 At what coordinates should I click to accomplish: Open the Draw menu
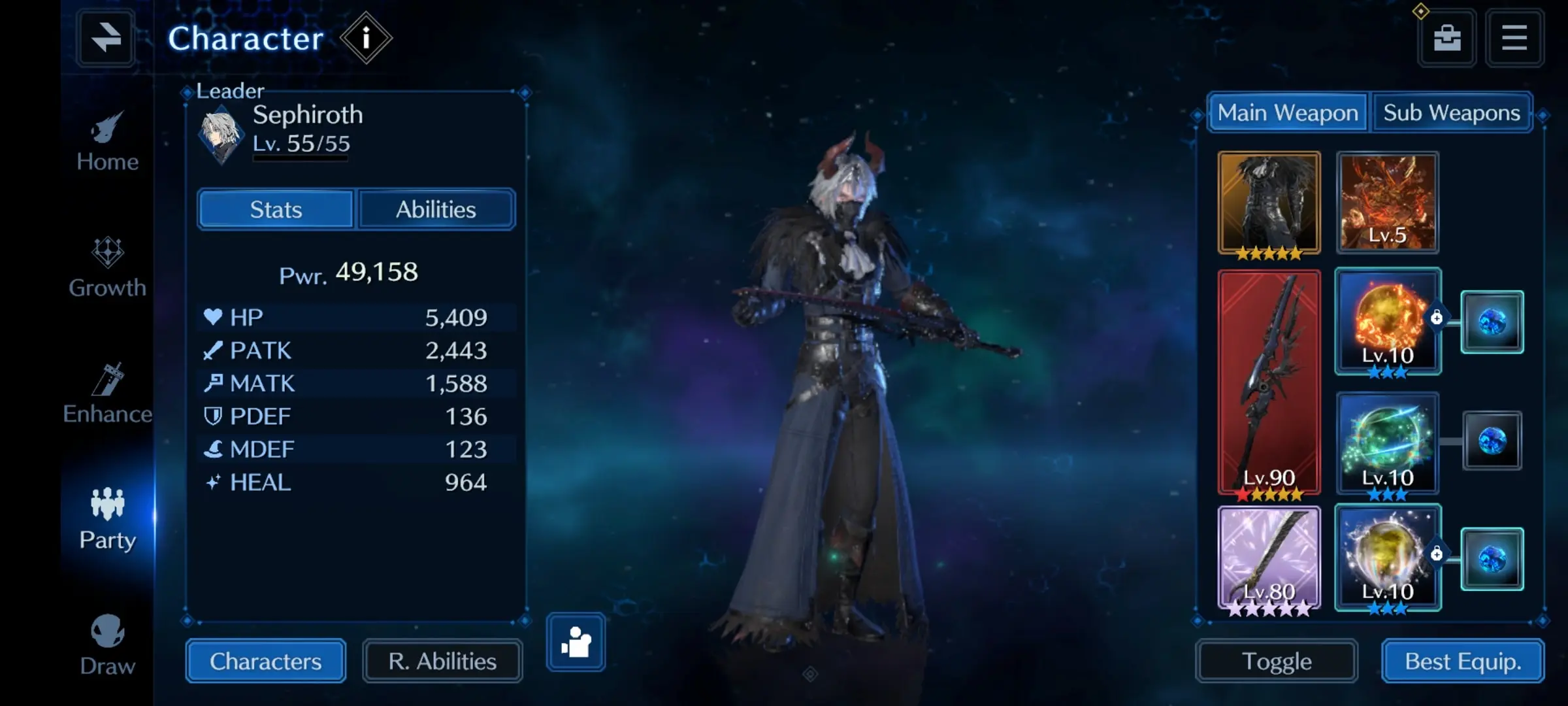coord(107,646)
